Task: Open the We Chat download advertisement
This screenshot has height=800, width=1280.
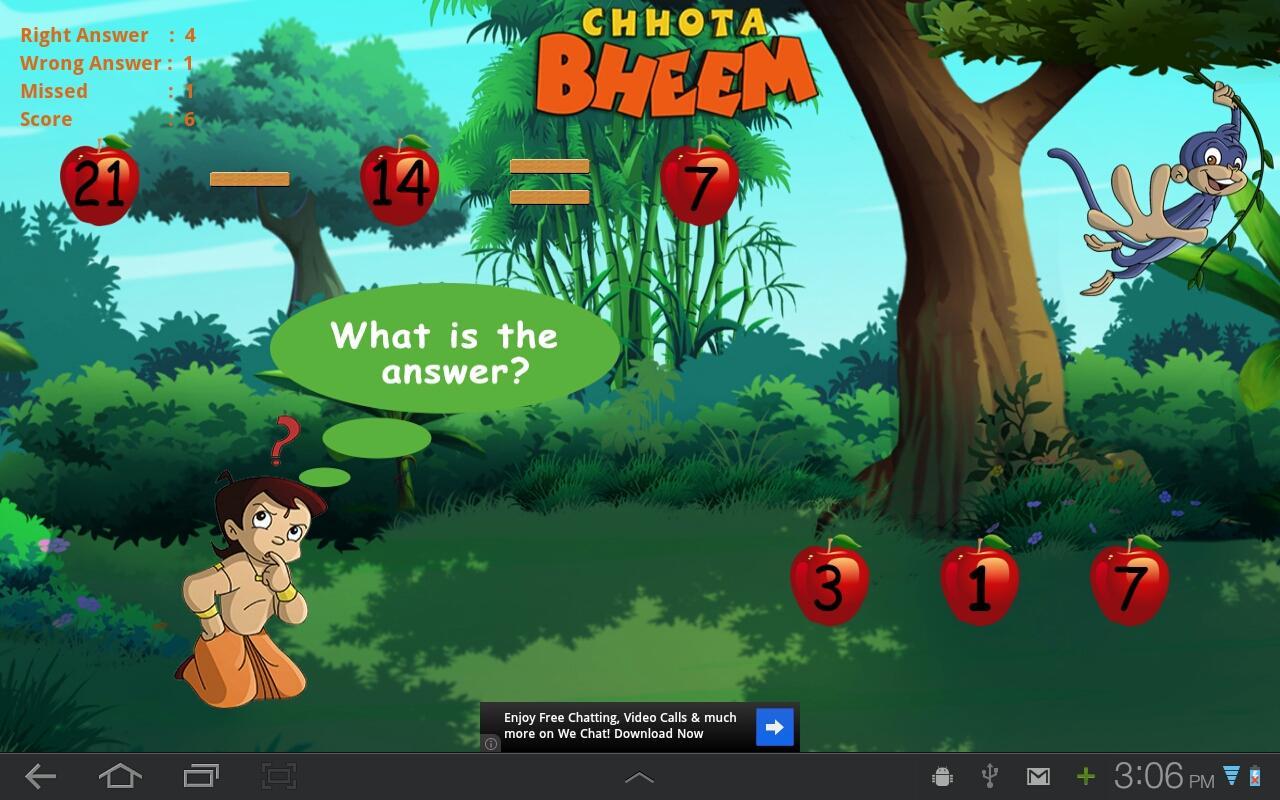Action: click(620, 726)
